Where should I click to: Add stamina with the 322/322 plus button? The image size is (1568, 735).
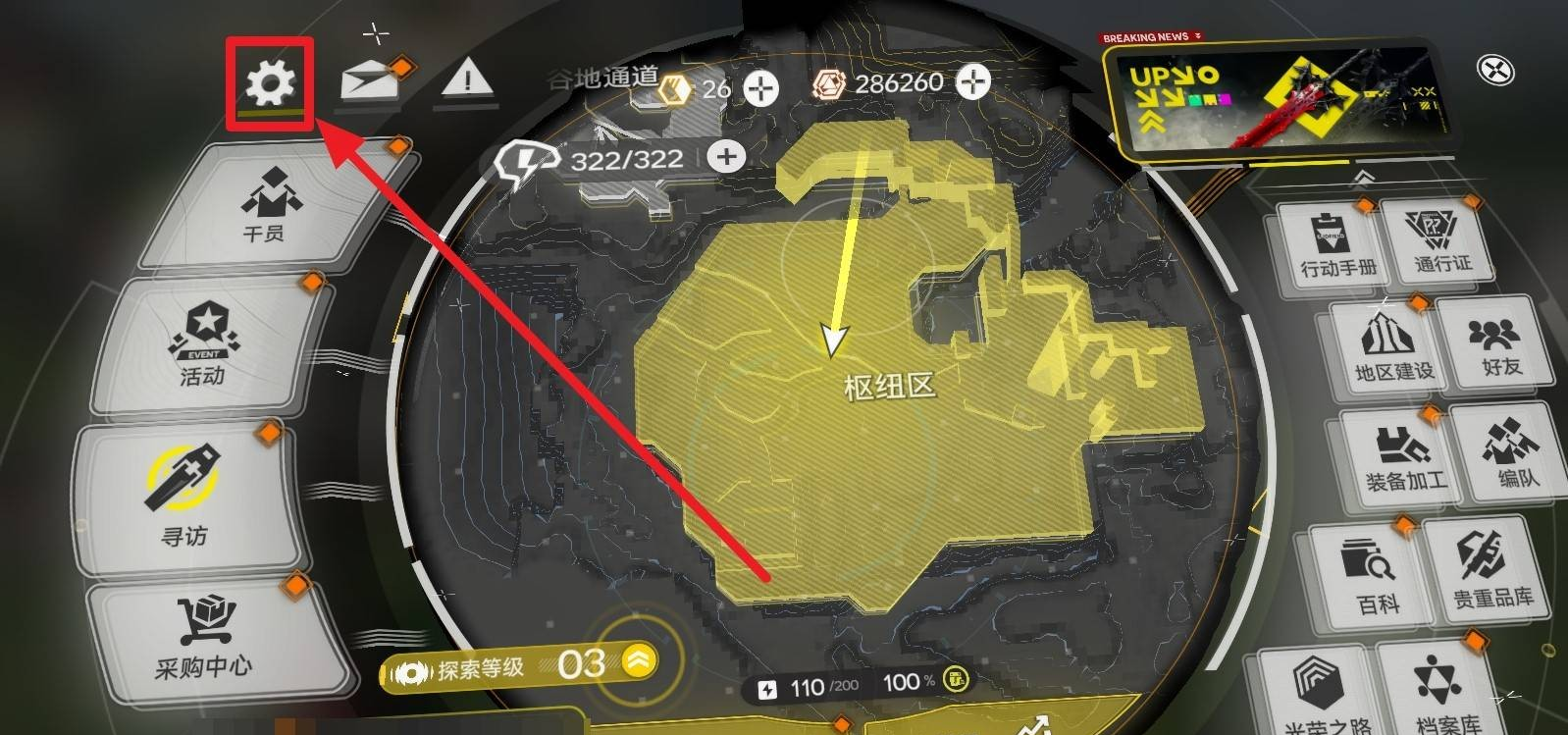pos(726,157)
